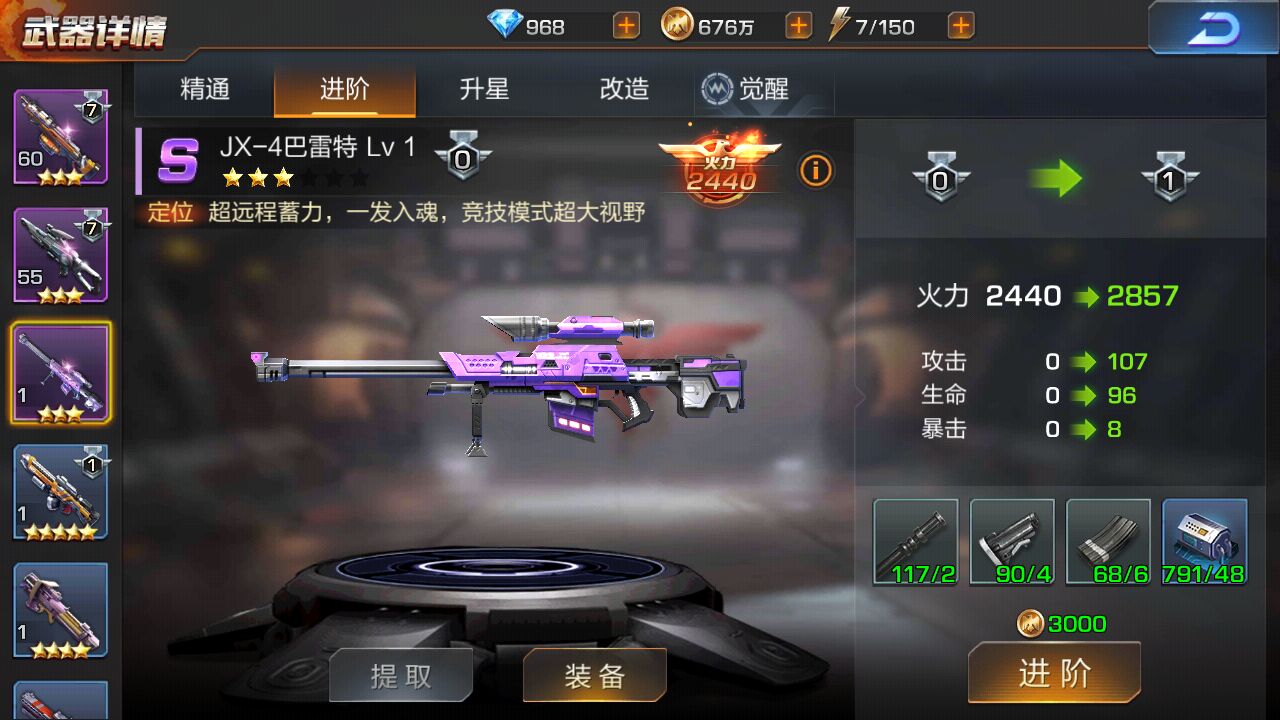This screenshot has width=1280, height=720.
Task: Tap the weapon's three-star rating display
Action: [x=259, y=178]
